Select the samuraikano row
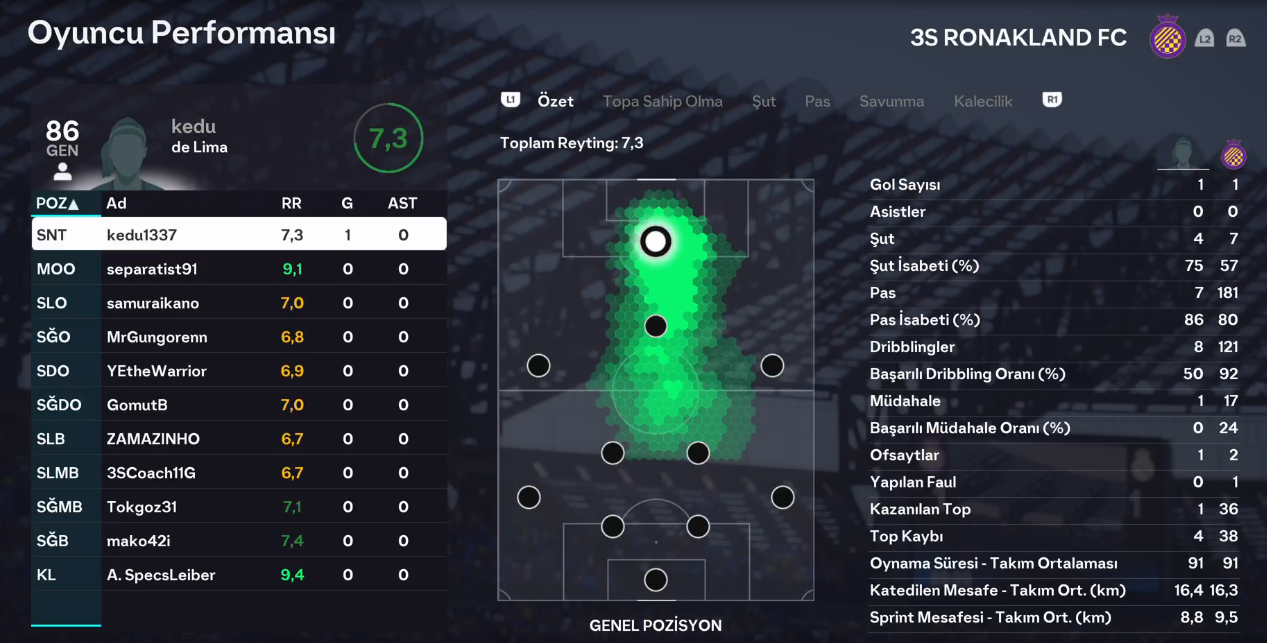The width and height of the screenshot is (1267, 643). pyautogui.click(x=239, y=303)
